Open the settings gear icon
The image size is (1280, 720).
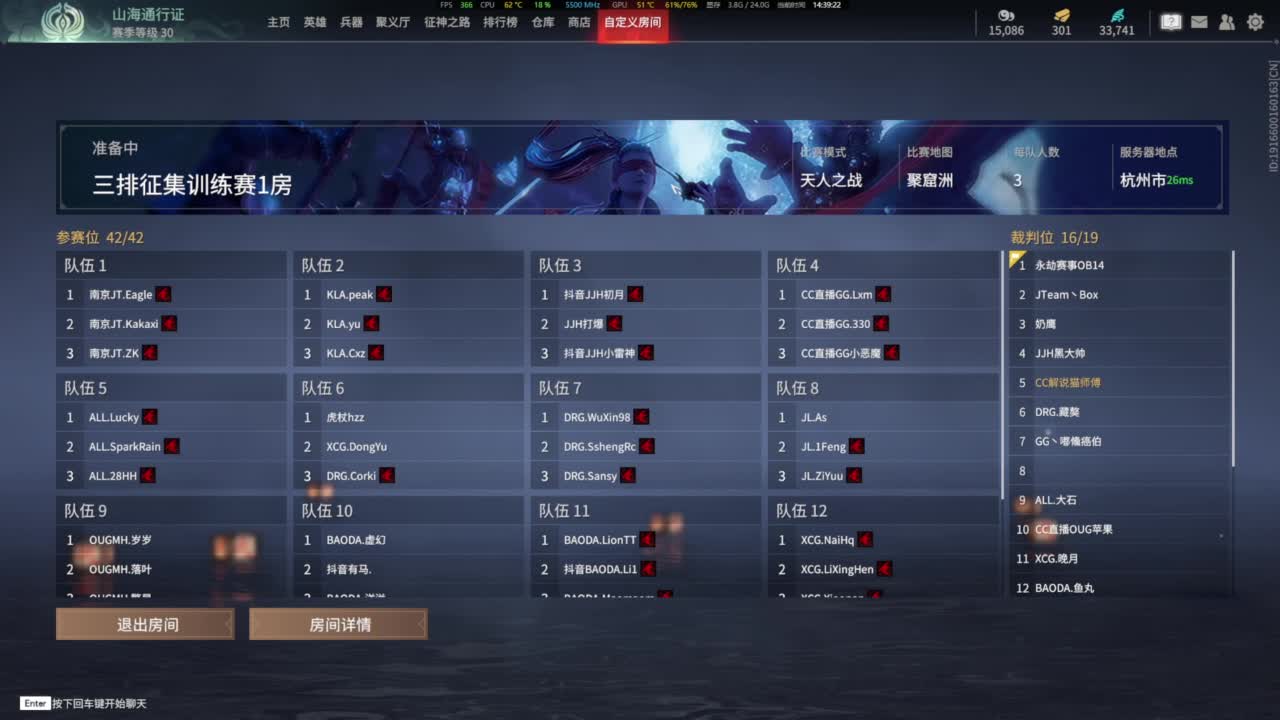(x=1255, y=21)
